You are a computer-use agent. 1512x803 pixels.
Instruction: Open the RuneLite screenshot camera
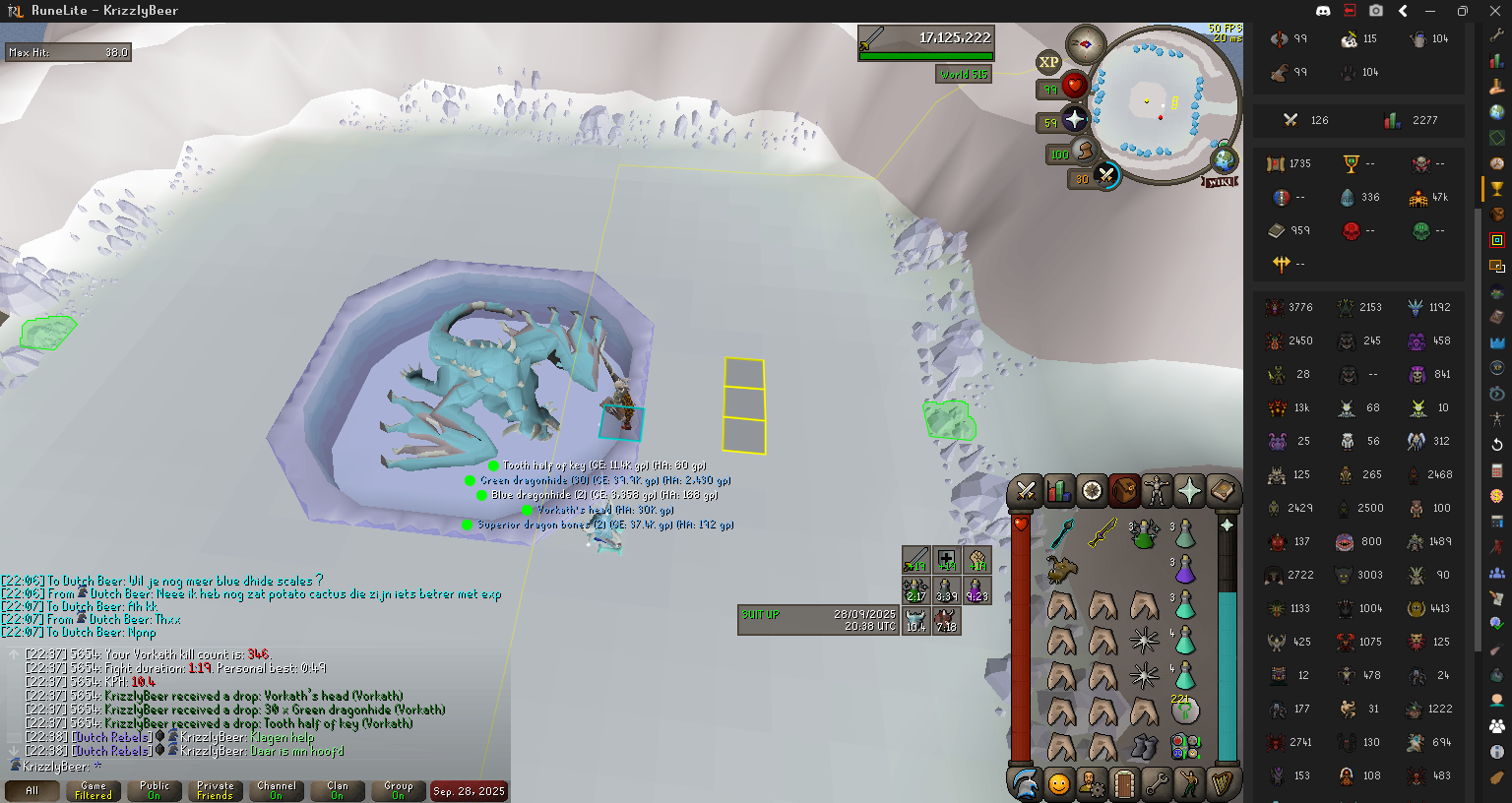pyautogui.click(x=1376, y=11)
